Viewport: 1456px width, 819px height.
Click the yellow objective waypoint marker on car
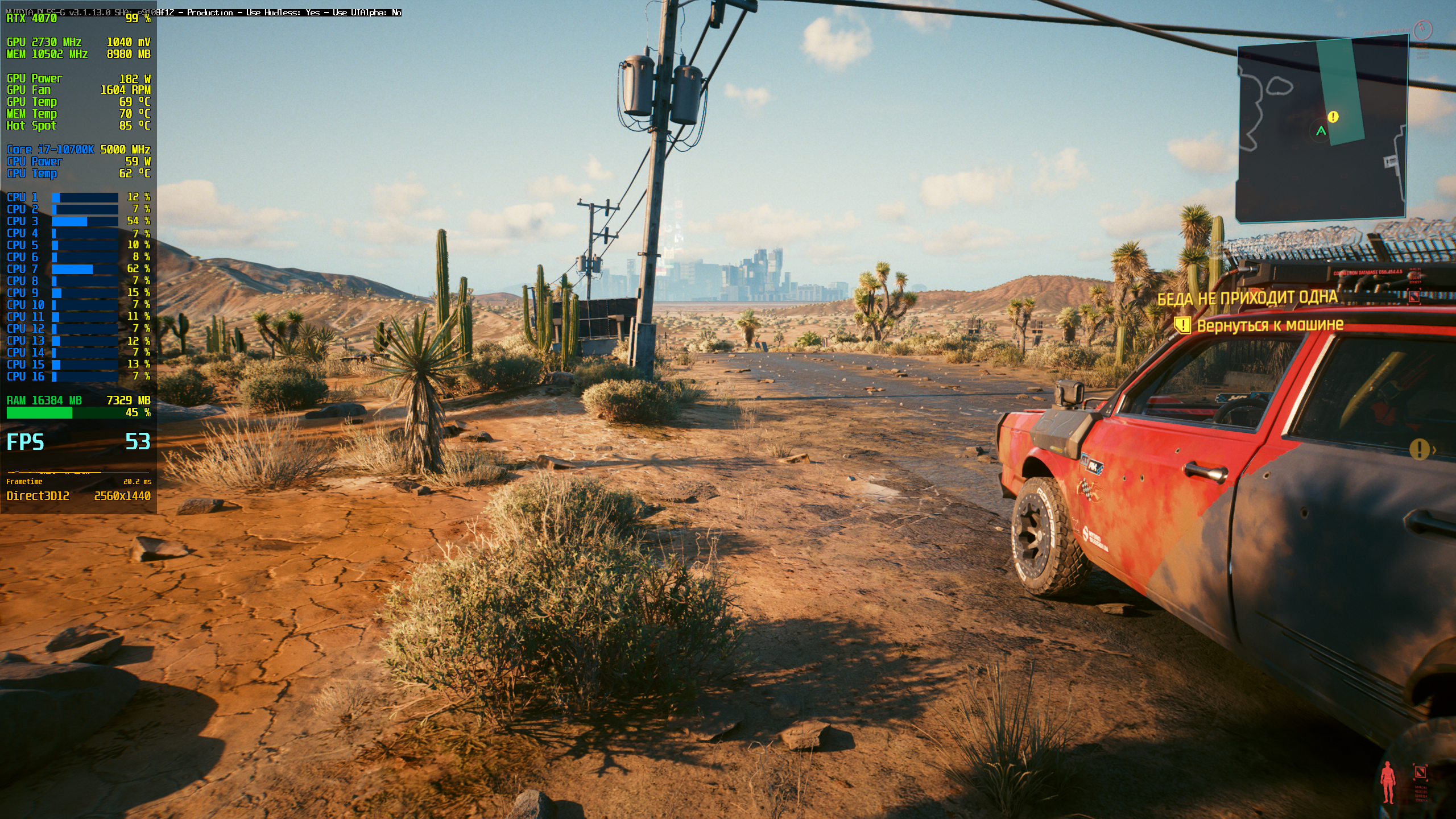(x=1419, y=449)
